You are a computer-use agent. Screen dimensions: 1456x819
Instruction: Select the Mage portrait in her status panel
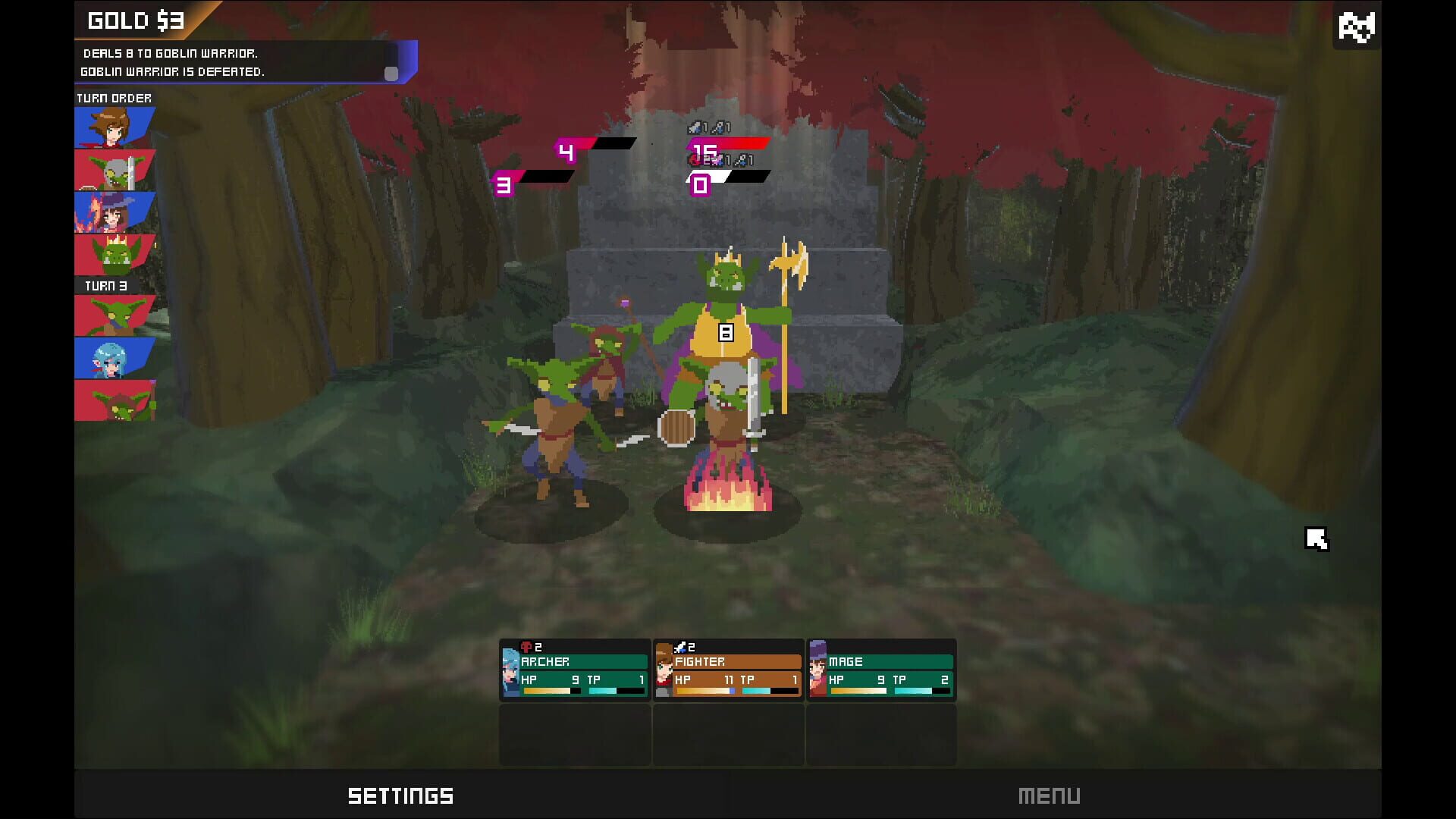click(818, 672)
